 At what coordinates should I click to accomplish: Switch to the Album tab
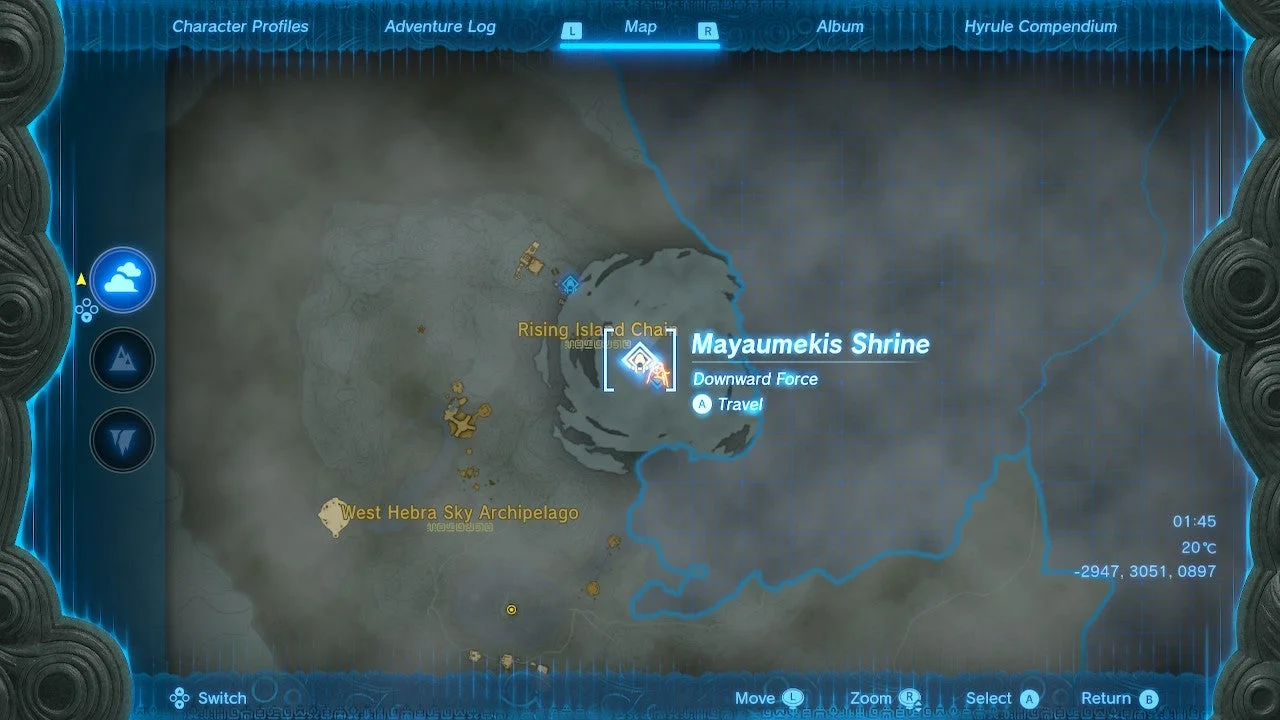(840, 26)
